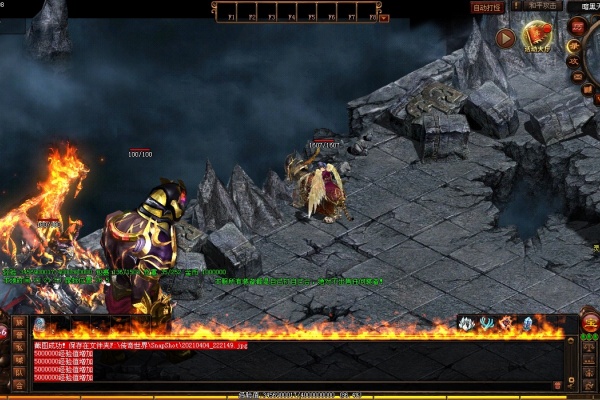The height and width of the screenshot is (400, 600).
Task: Open the 活动大厅 event hall
Action: (538, 38)
